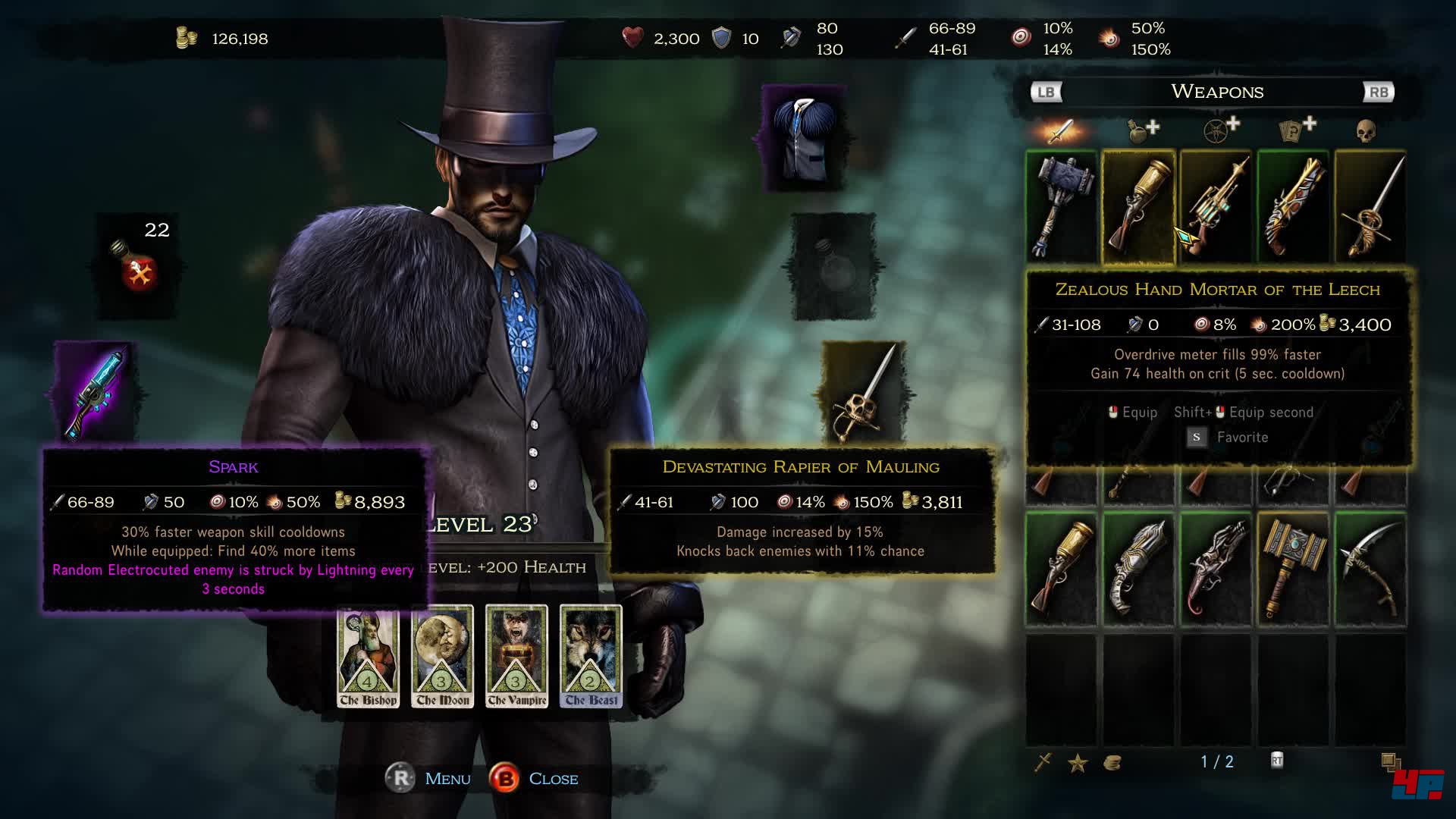This screenshot has width=1456, height=819.
Task: Select the equipped Spark lightning gun slot
Action: pos(96,392)
